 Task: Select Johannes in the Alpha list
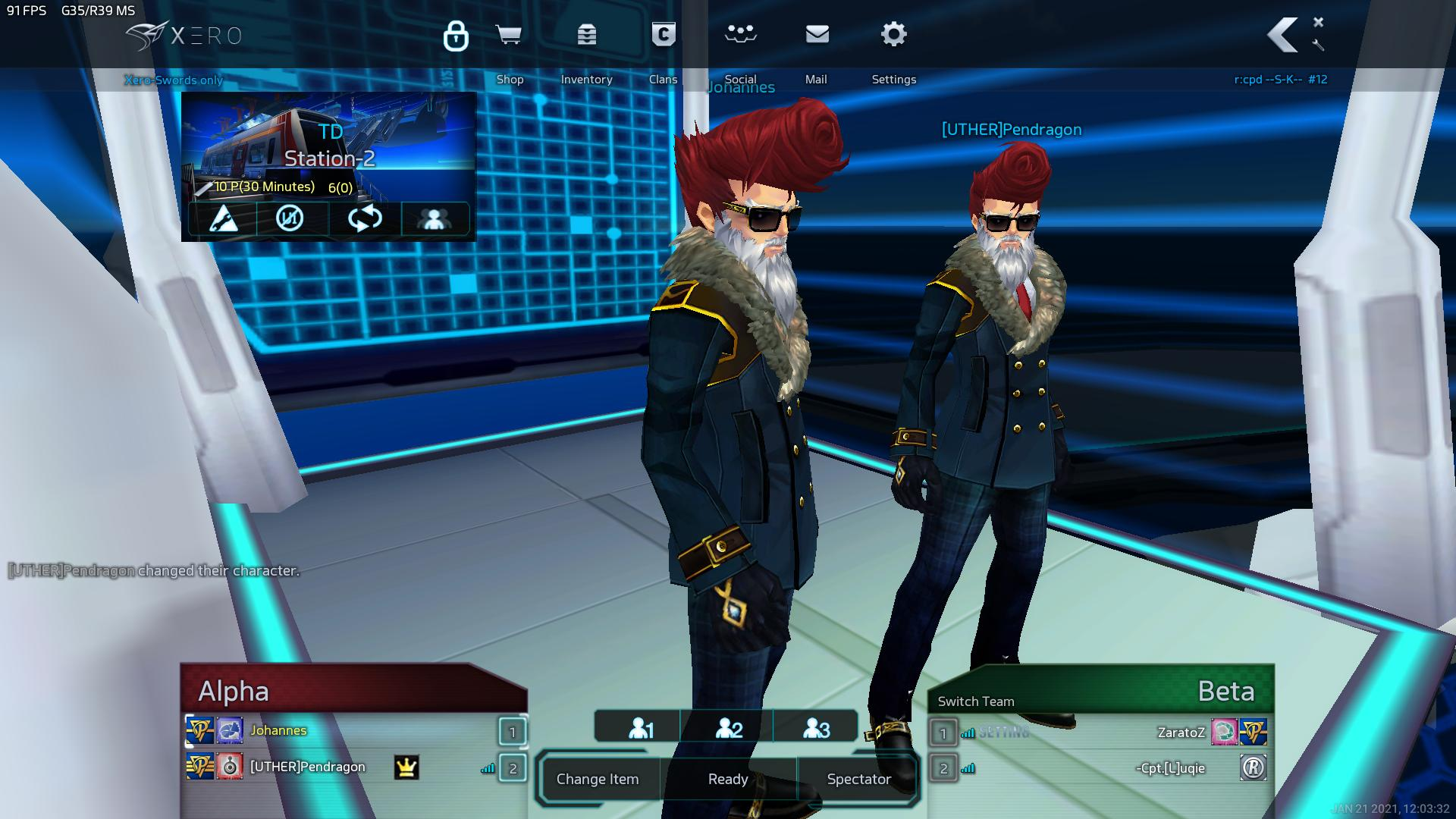tap(279, 731)
